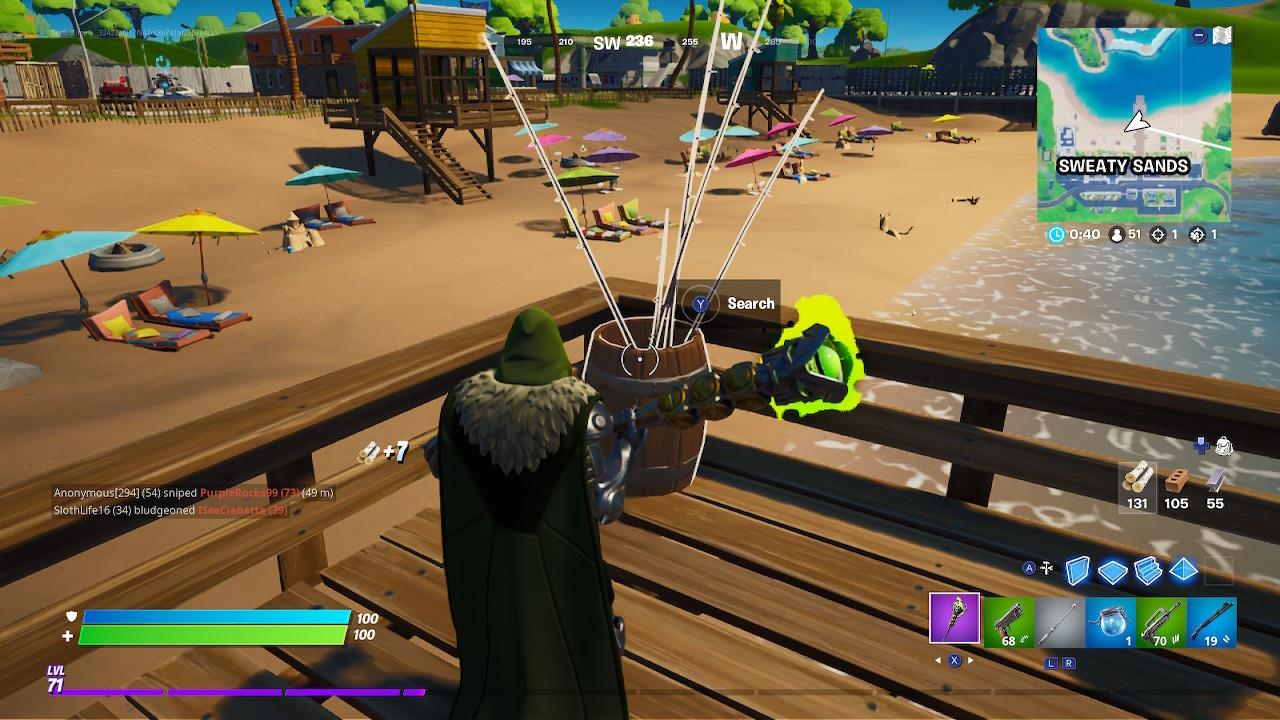
Task: Equip the pistol in the hotbar
Action: point(1007,622)
